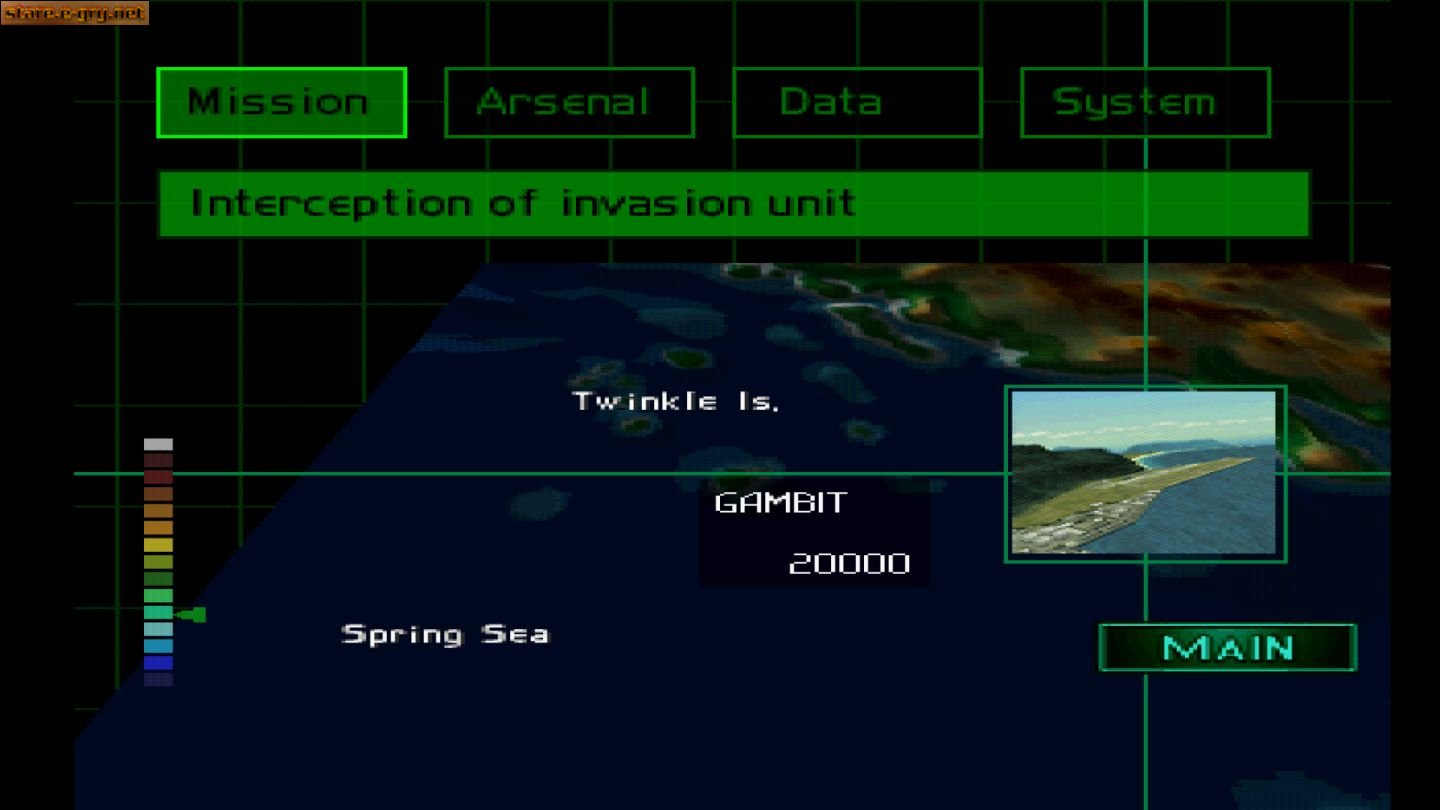The image size is (1440, 810).
Task: Switch to the Arsenal tab
Action: coord(567,101)
